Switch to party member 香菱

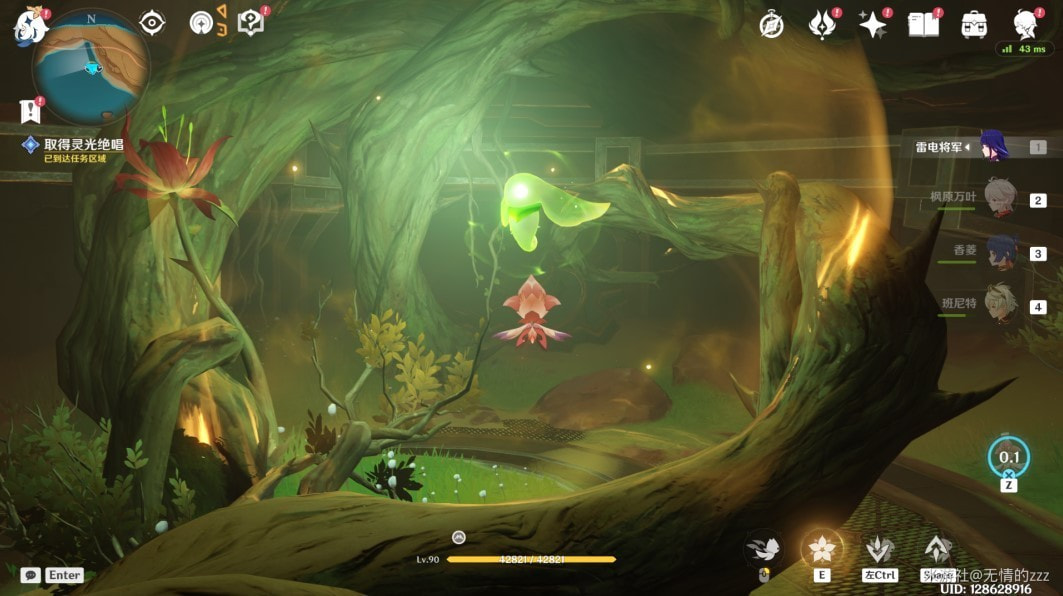998,252
